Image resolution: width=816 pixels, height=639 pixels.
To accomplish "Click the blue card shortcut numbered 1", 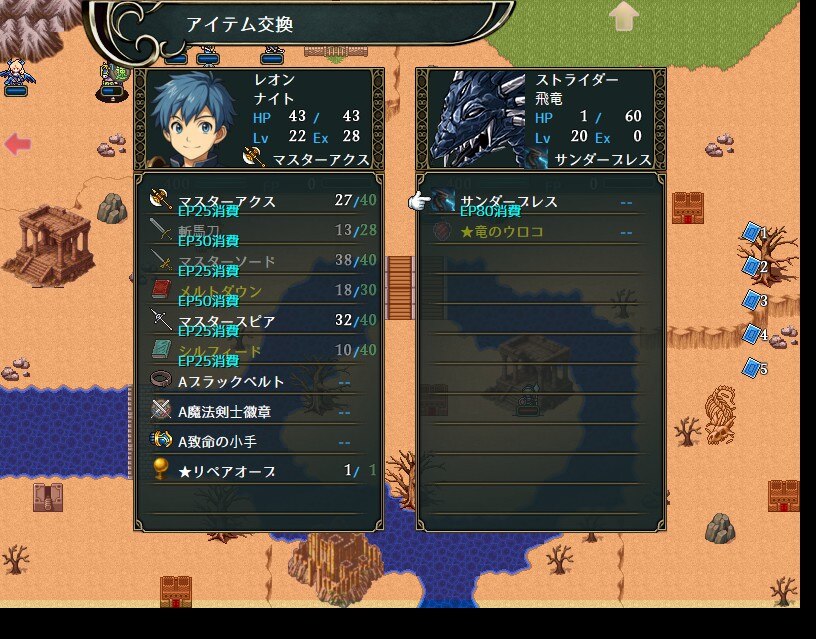I will coord(753,233).
